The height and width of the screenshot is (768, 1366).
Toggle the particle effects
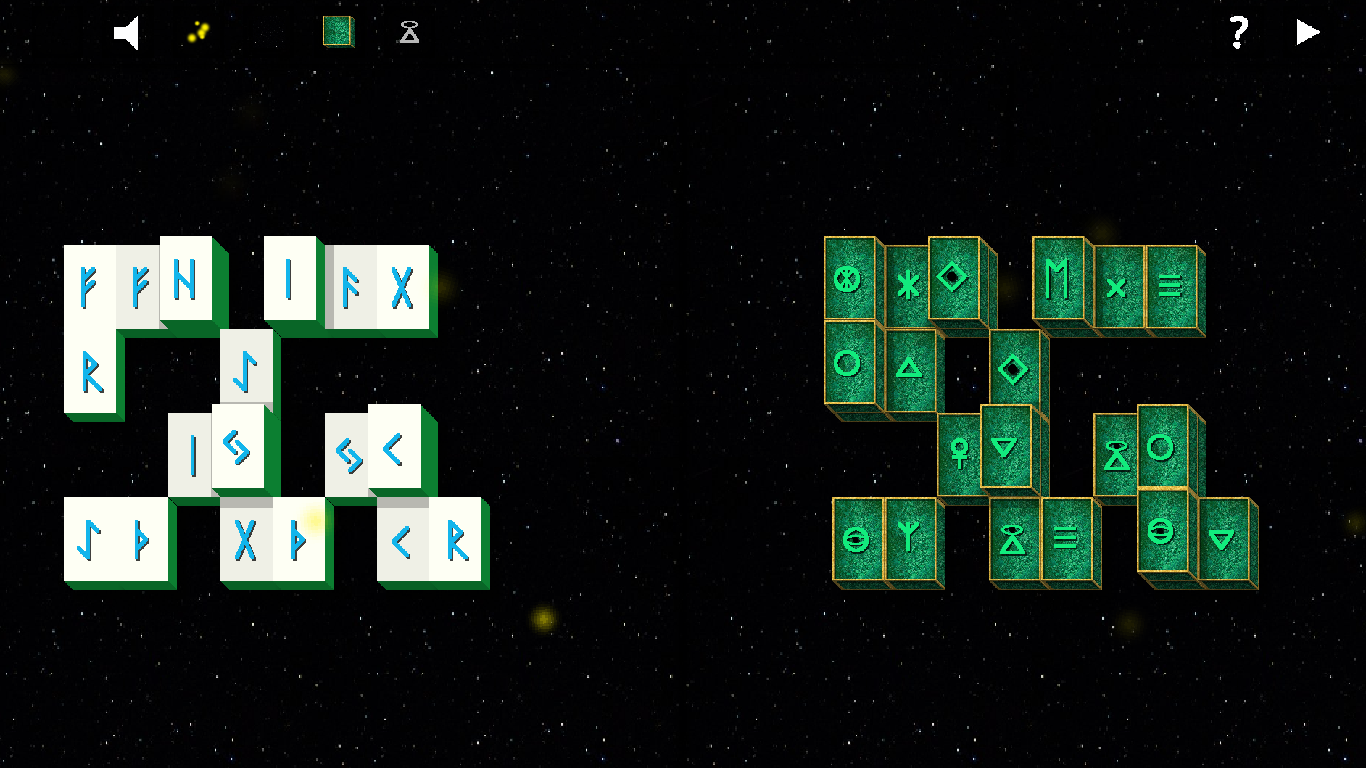pyautogui.click(x=196, y=32)
